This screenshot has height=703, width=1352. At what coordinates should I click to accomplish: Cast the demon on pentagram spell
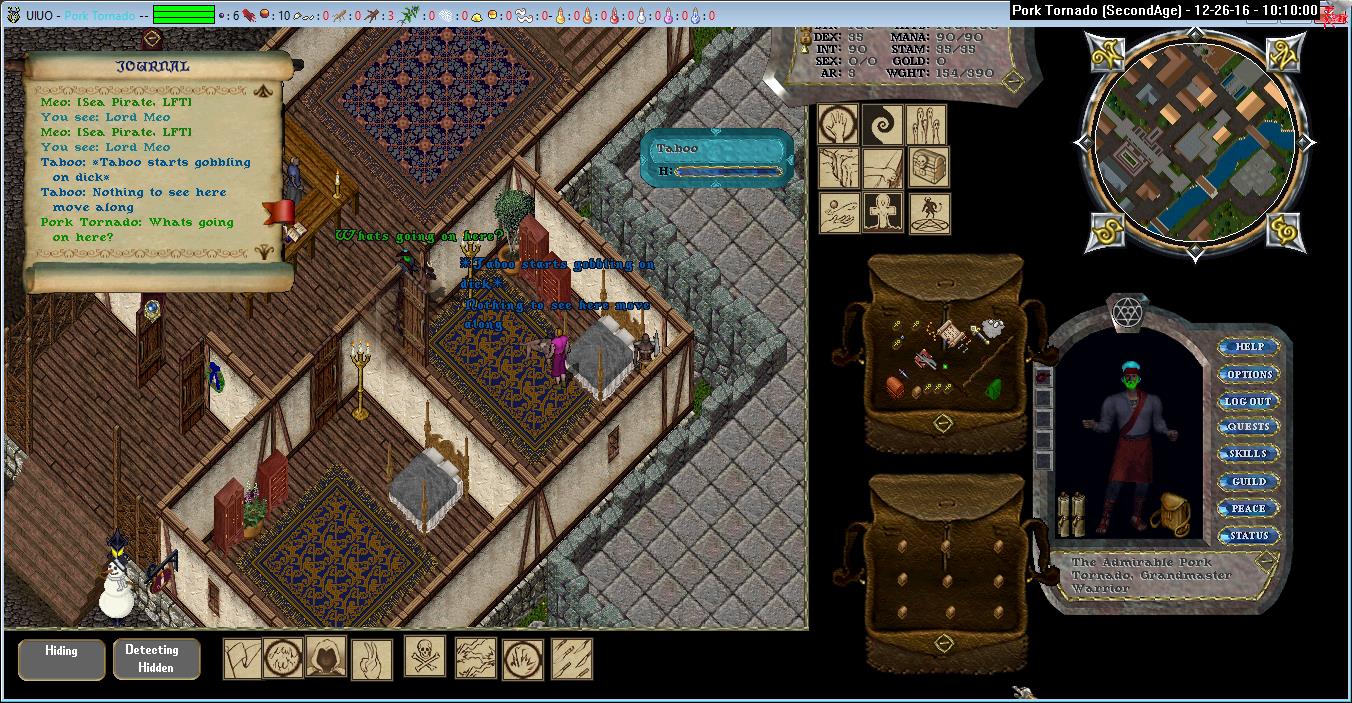[x=928, y=213]
